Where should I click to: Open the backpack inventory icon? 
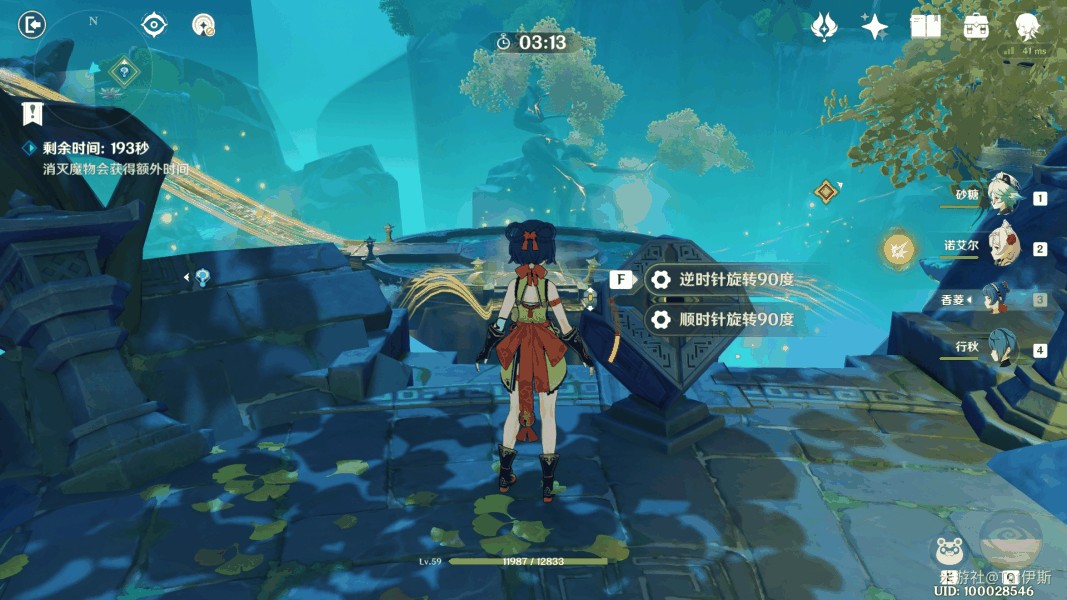977,27
